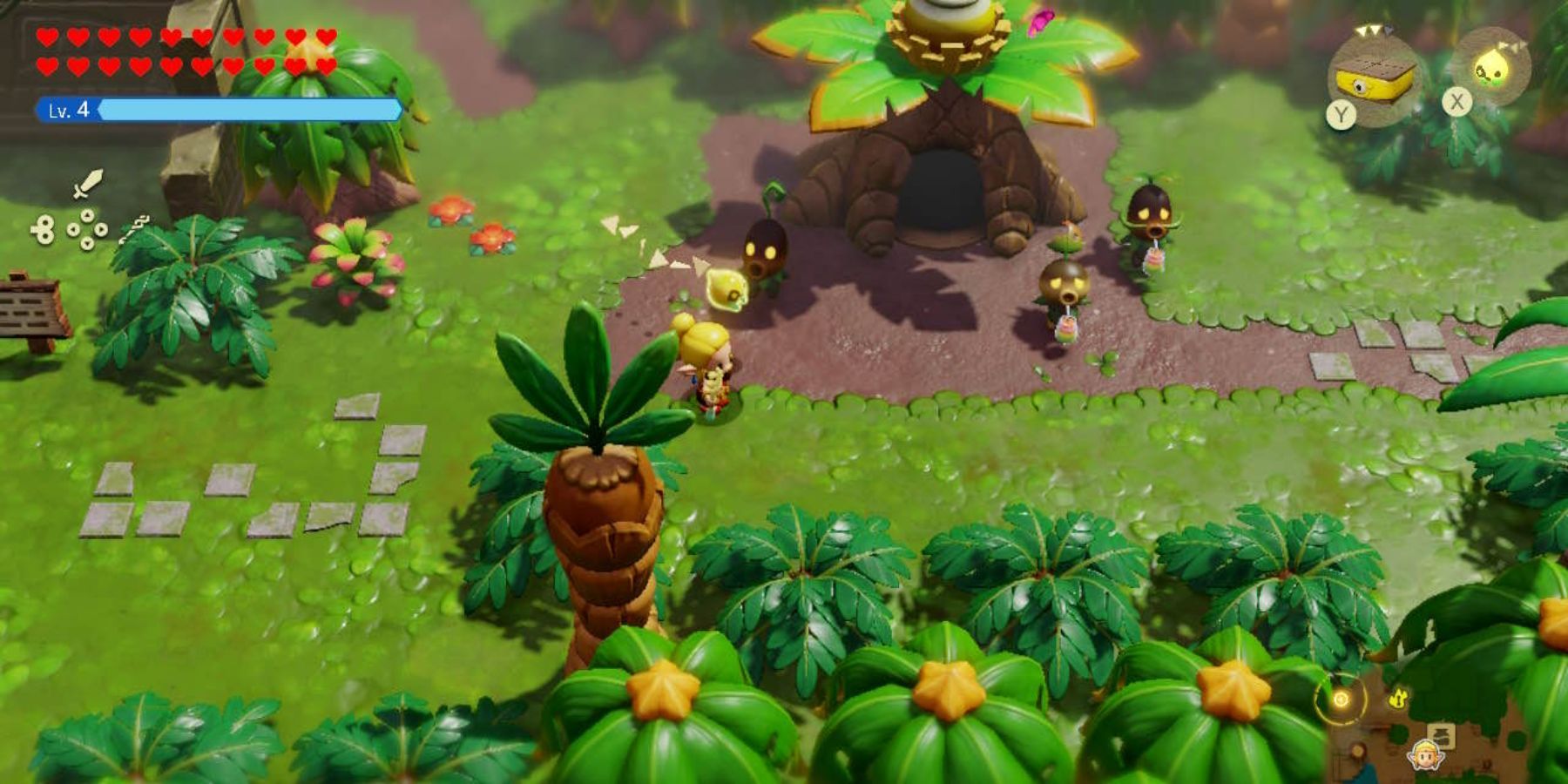
Task: Click the small arrow markers above the Y item
Action: pos(1368,30)
